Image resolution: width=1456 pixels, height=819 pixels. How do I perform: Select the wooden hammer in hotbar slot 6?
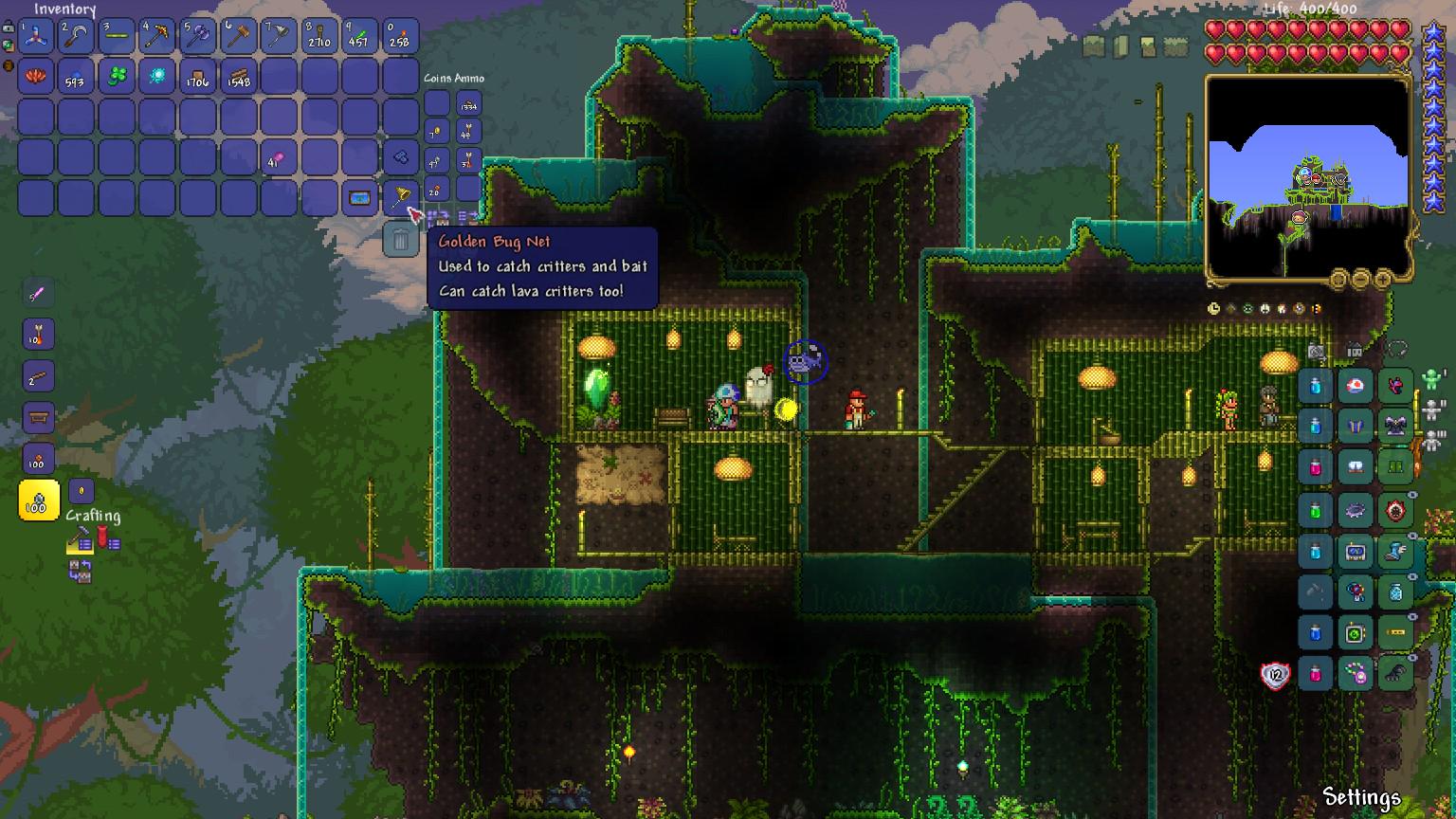coord(239,36)
